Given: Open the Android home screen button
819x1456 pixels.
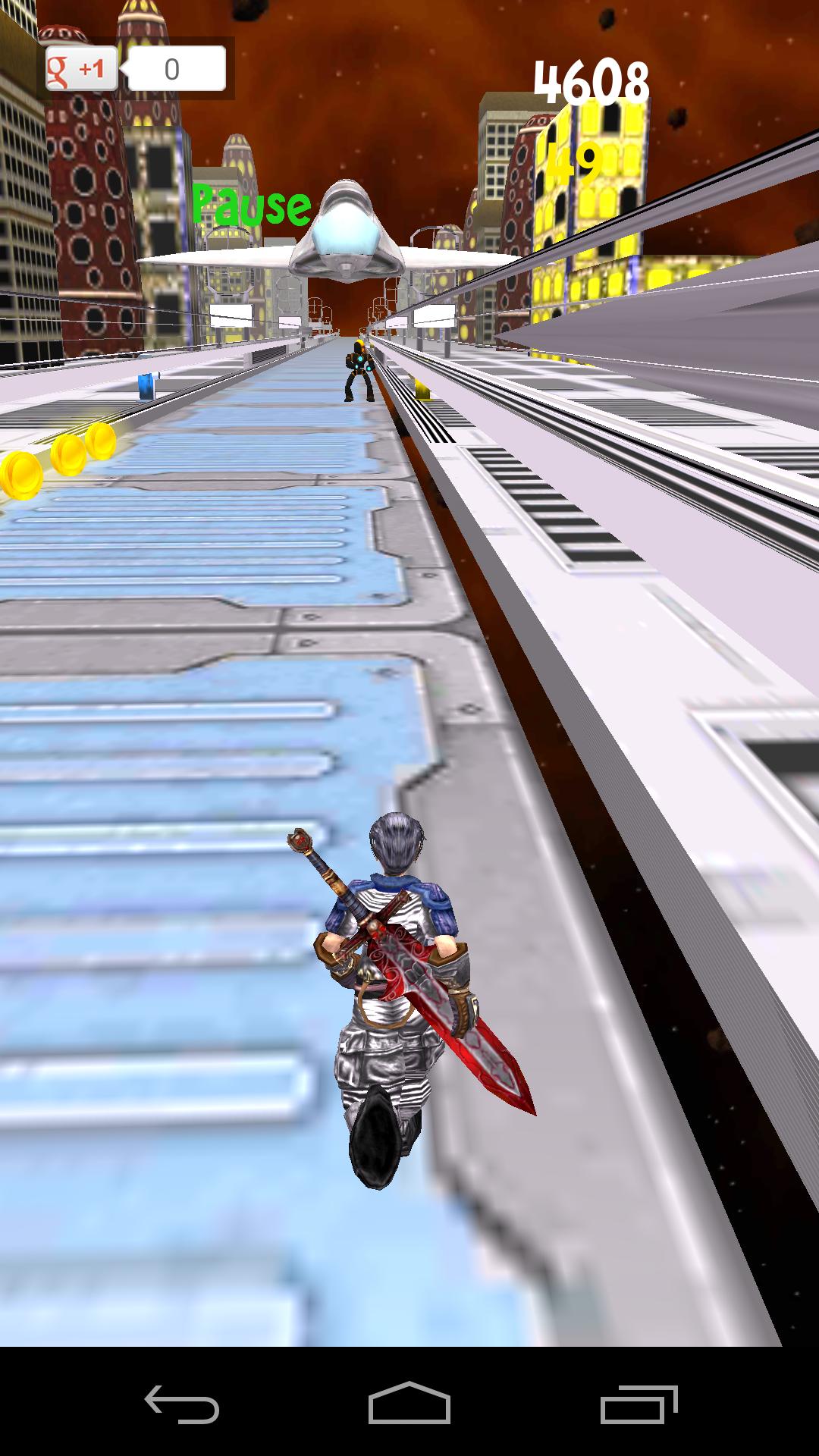Looking at the screenshot, I should click(409, 1404).
